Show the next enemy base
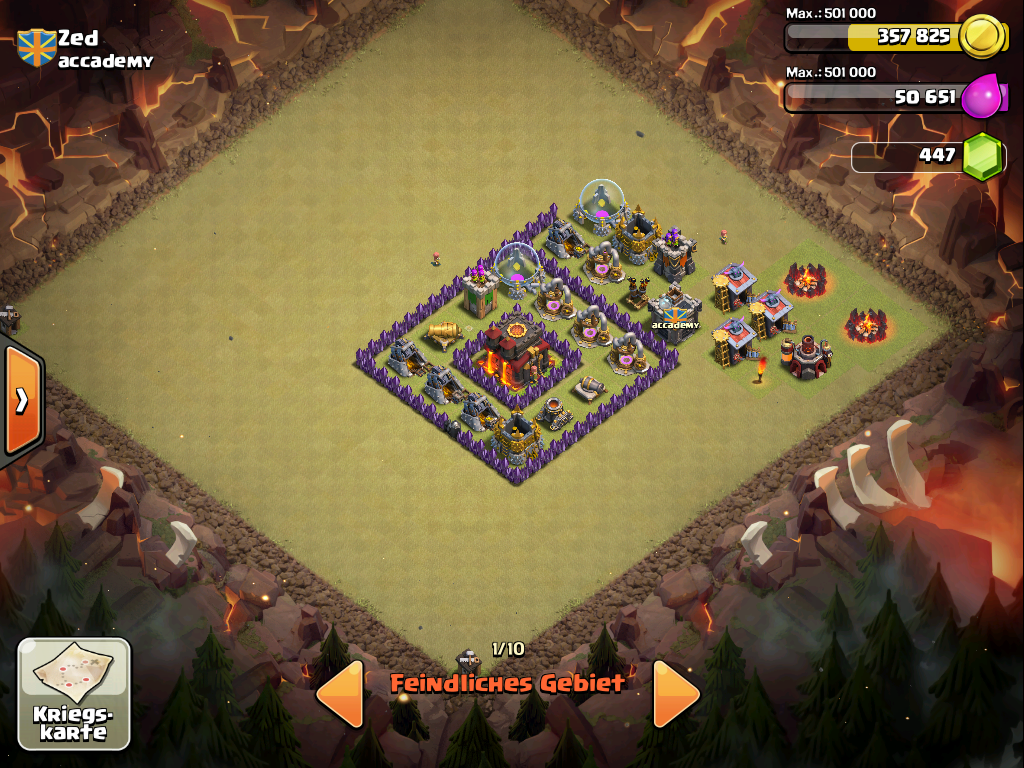The height and width of the screenshot is (768, 1024). click(676, 692)
